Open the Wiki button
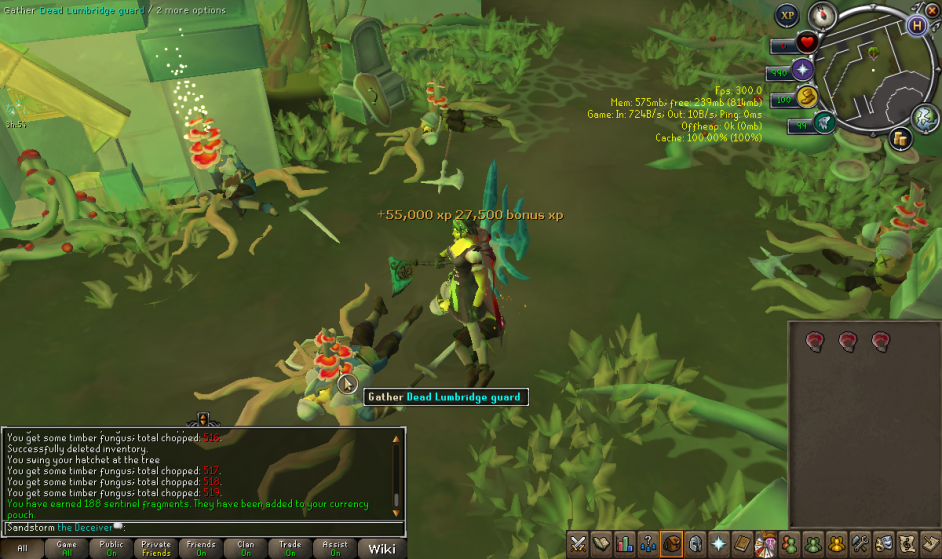 tap(381, 548)
